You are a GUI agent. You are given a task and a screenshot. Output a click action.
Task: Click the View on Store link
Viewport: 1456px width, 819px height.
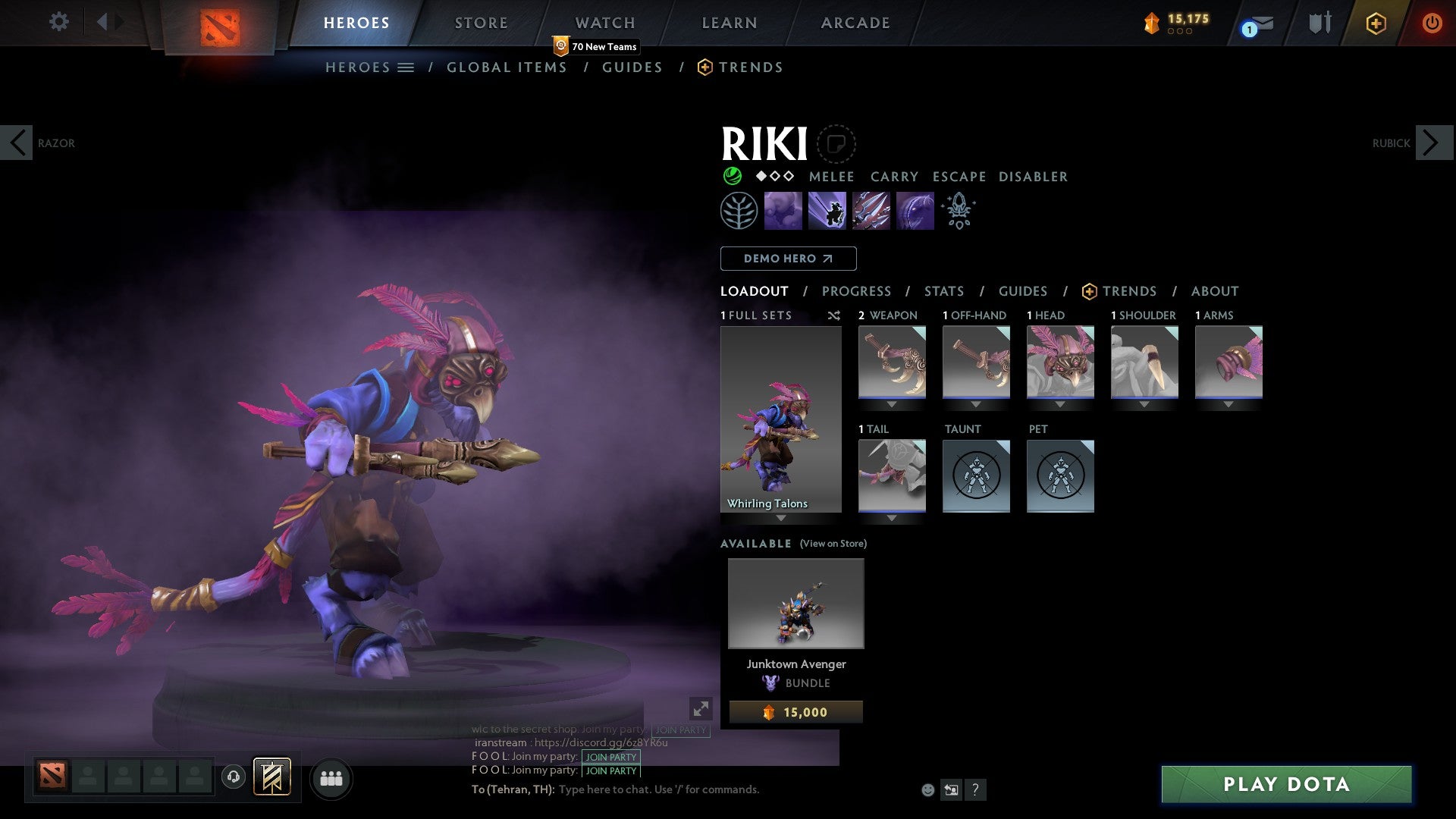[x=833, y=544]
